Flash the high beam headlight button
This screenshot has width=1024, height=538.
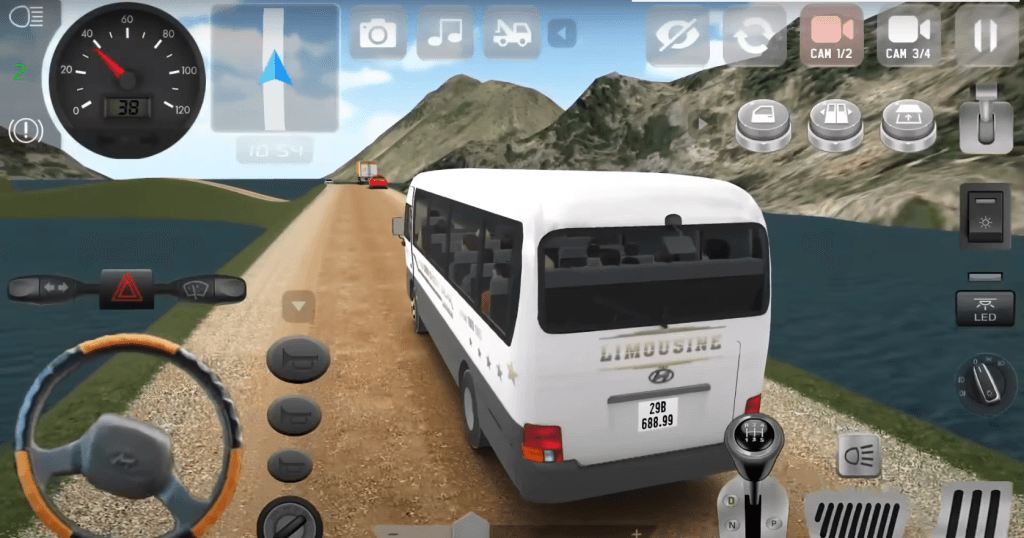(x=857, y=454)
